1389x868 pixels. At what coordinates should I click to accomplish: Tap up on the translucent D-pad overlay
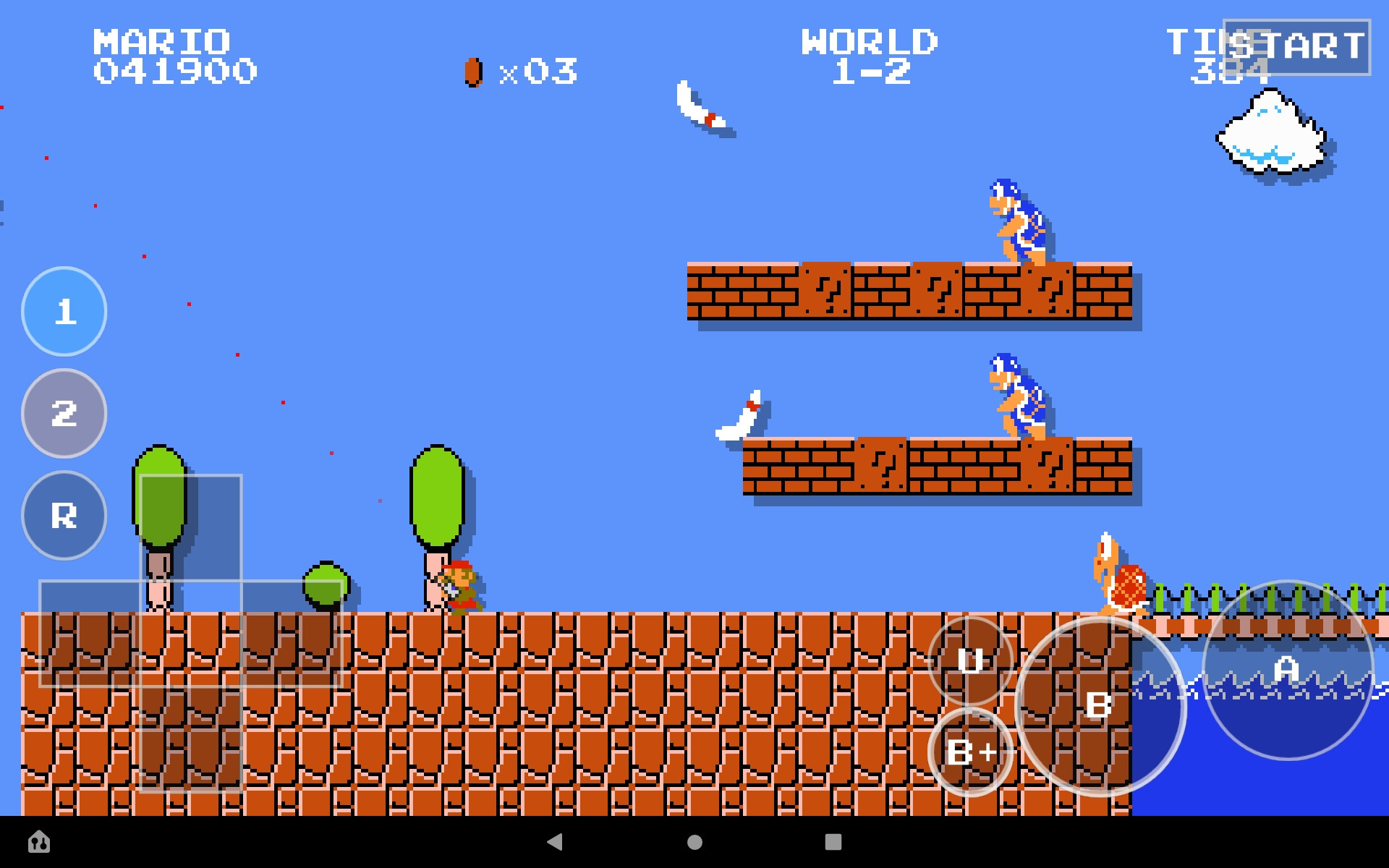click(192, 528)
